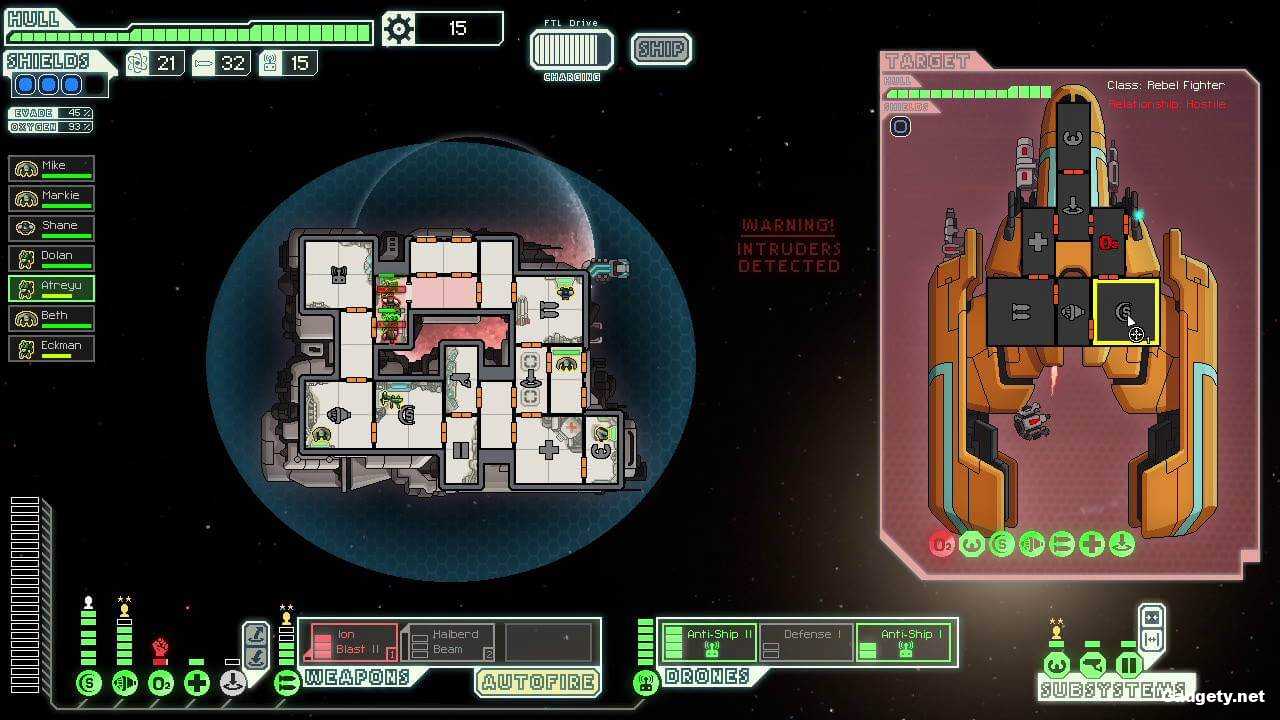Viewport: 1280px width, 720px height.
Task: Click the O2 oxygen system icon
Action: click(160, 683)
